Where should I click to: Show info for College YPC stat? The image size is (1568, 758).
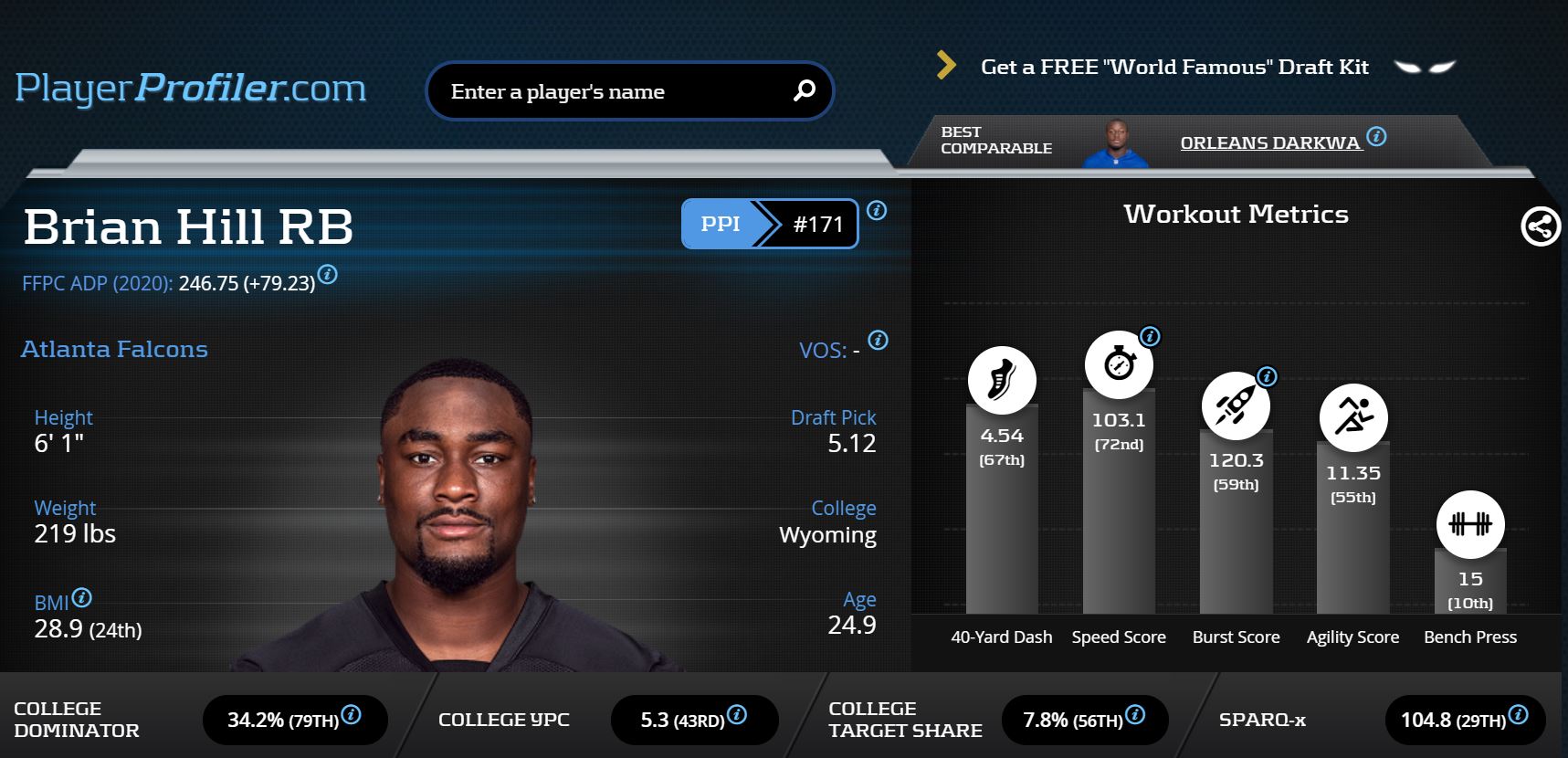pos(737,714)
